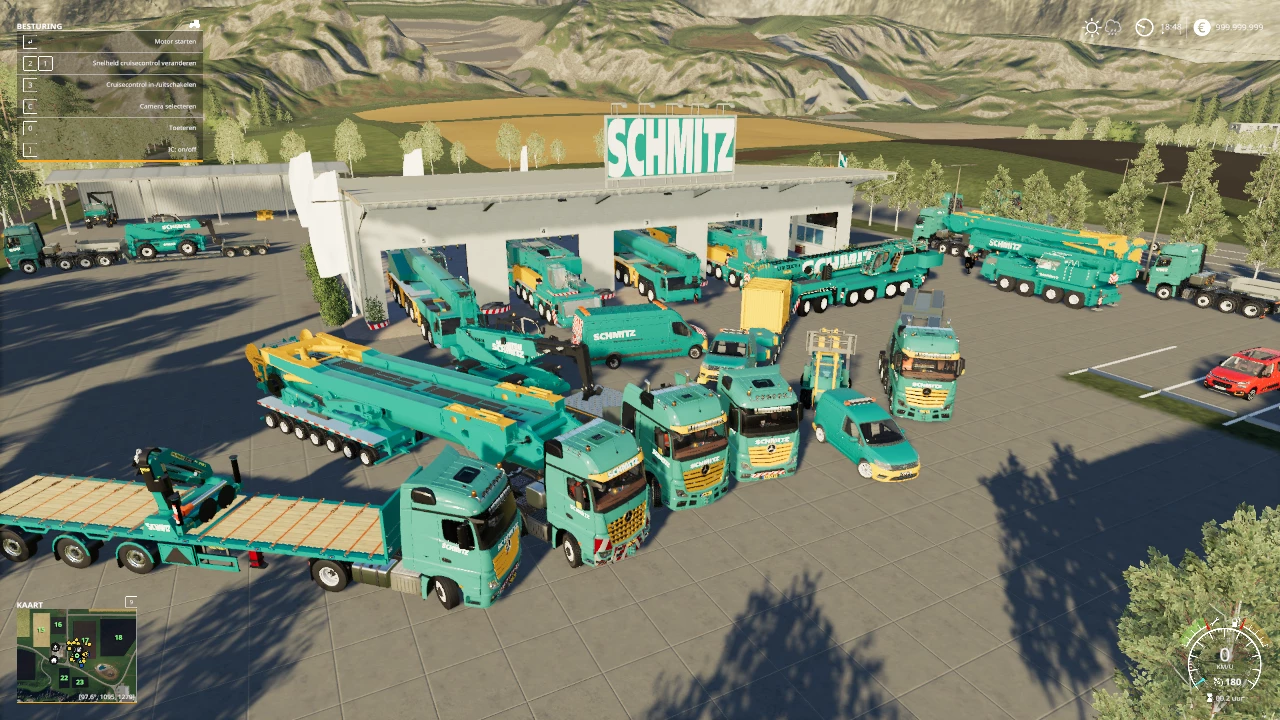This screenshot has width=1280, height=720.
Task: Click the euro currency icon
Action: click(1202, 26)
